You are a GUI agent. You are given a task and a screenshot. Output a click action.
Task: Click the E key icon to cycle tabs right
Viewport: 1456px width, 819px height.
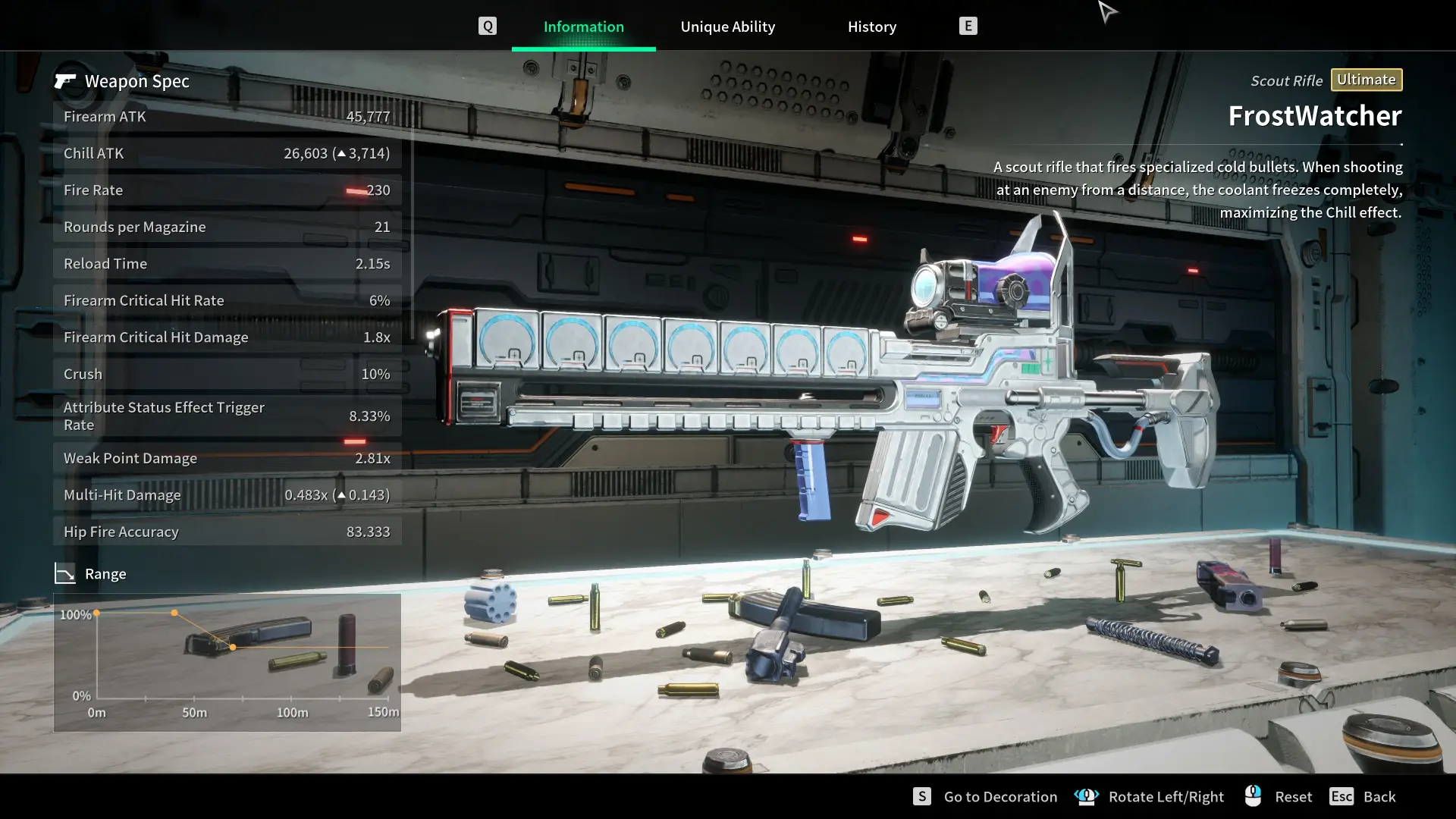968,25
